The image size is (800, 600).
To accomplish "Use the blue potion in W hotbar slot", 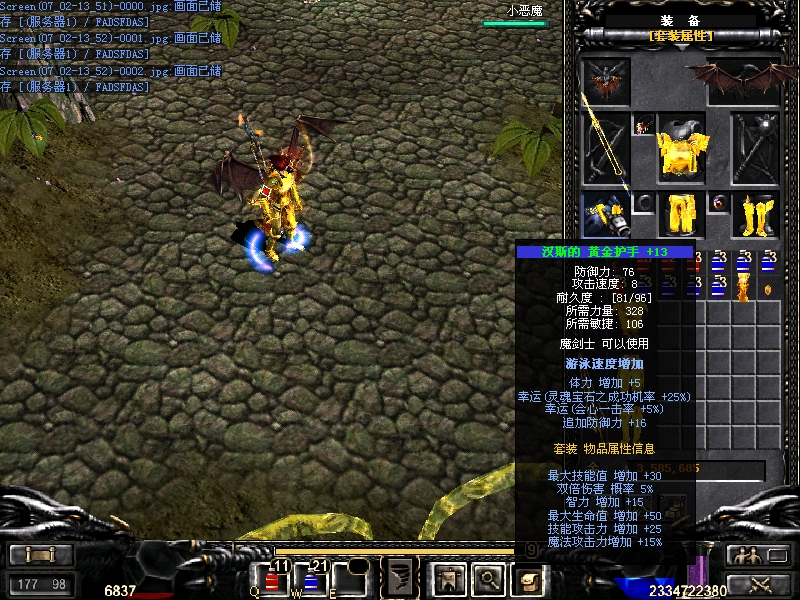I will click(x=310, y=579).
